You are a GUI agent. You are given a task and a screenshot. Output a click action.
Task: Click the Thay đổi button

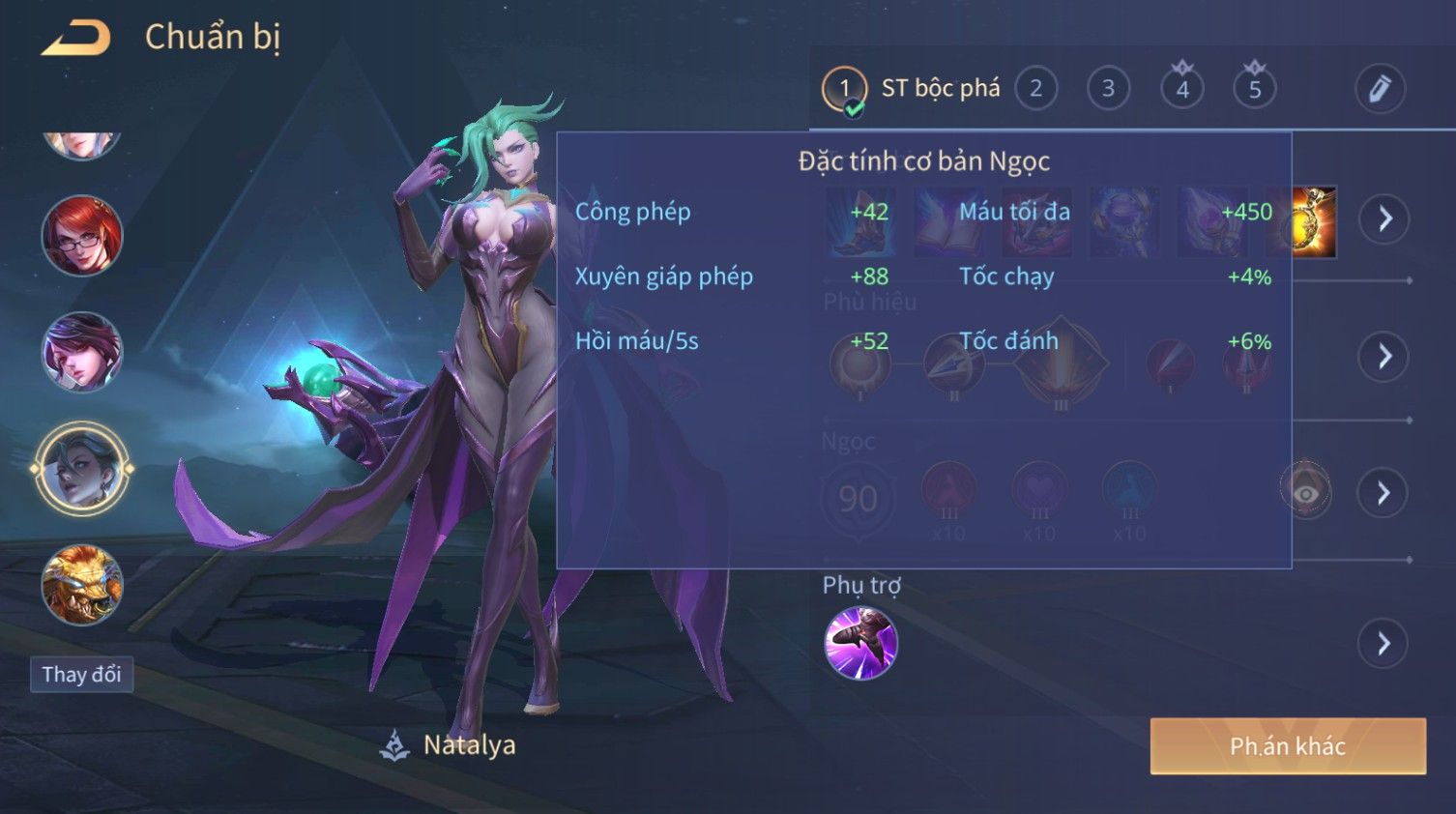point(81,674)
